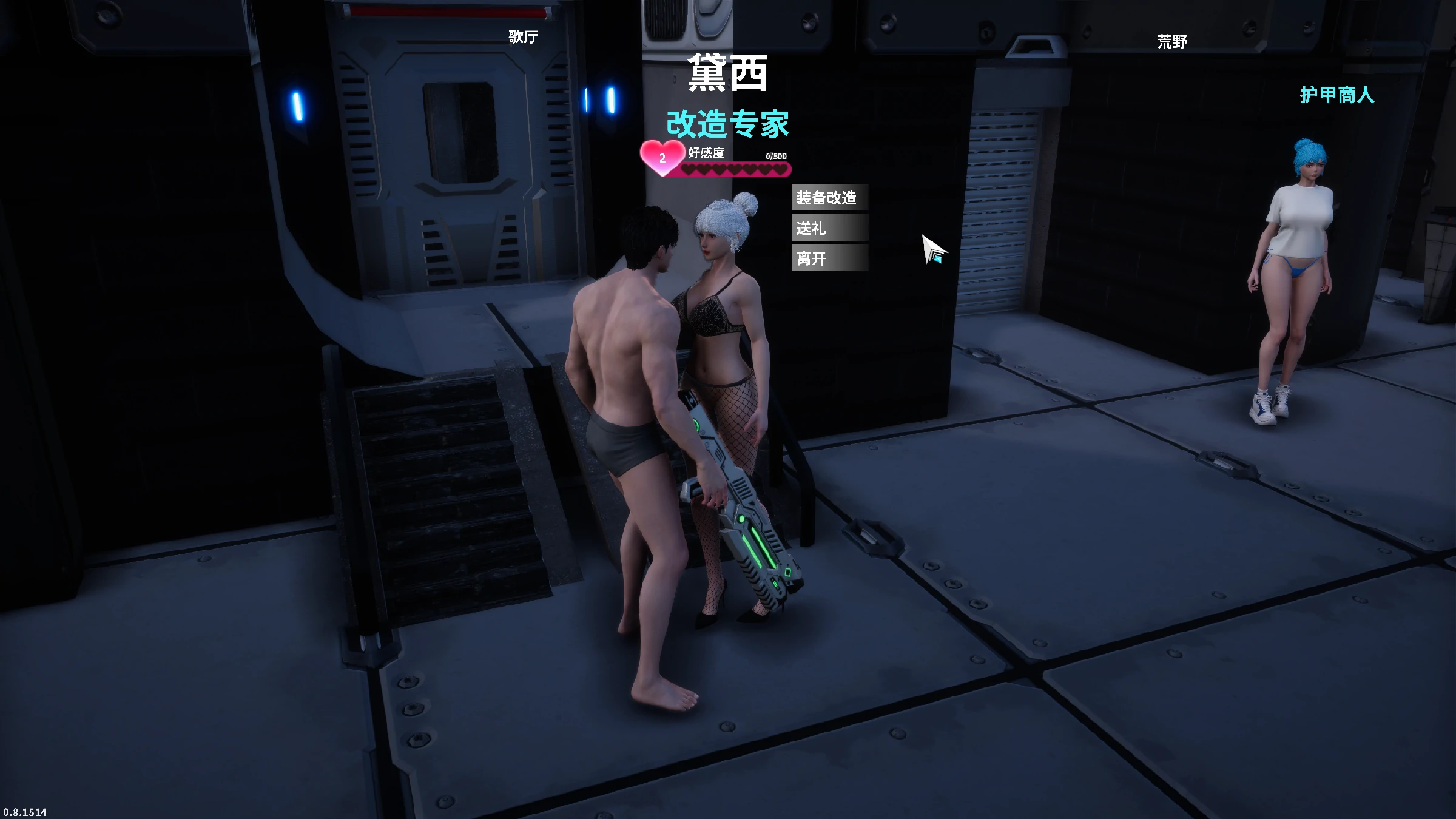Choose 送礼 to give a gift
The height and width of the screenshot is (819, 1456).
(x=829, y=228)
